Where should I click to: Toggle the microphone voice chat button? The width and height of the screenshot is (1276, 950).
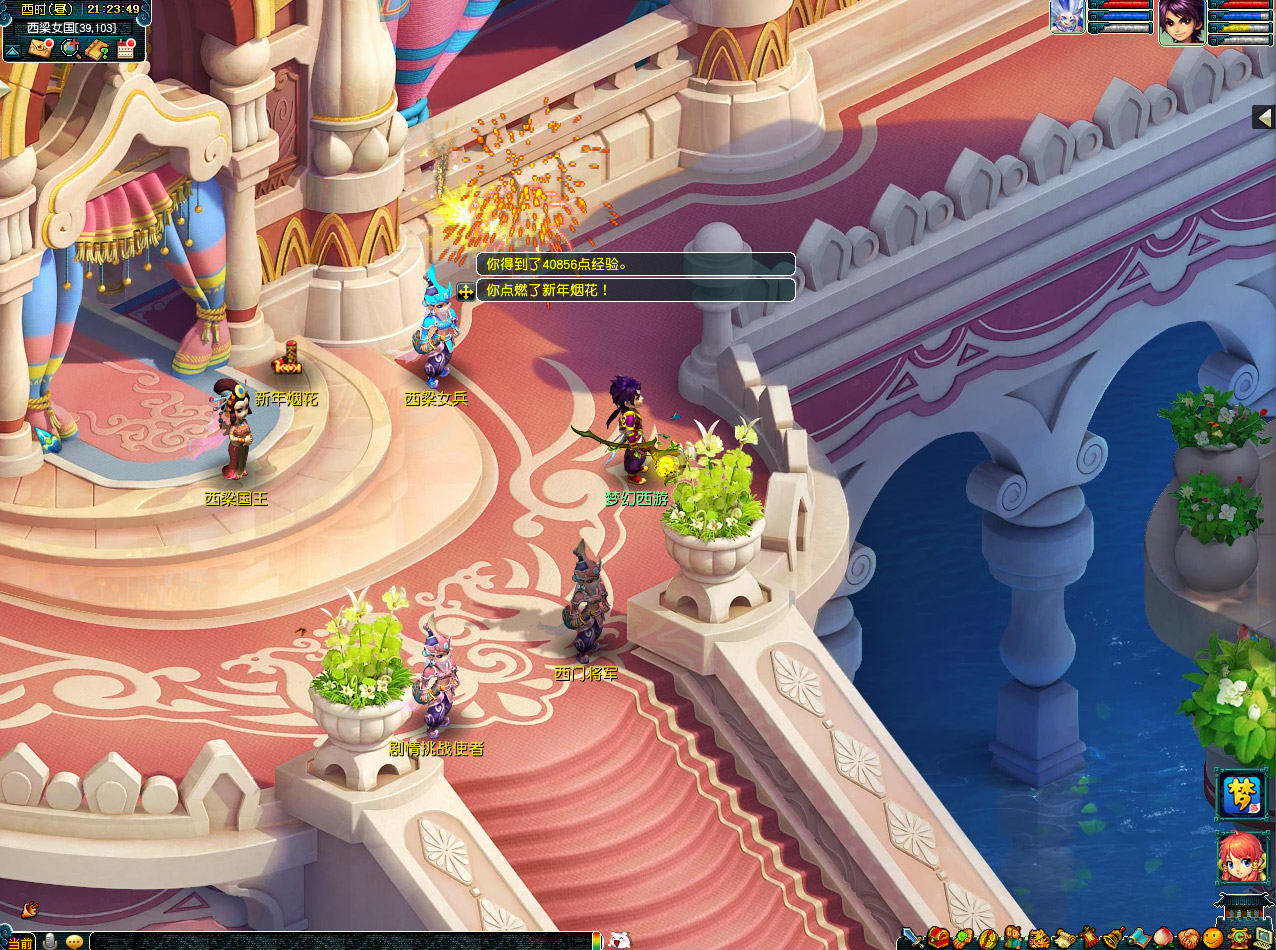[x=49, y=941]
